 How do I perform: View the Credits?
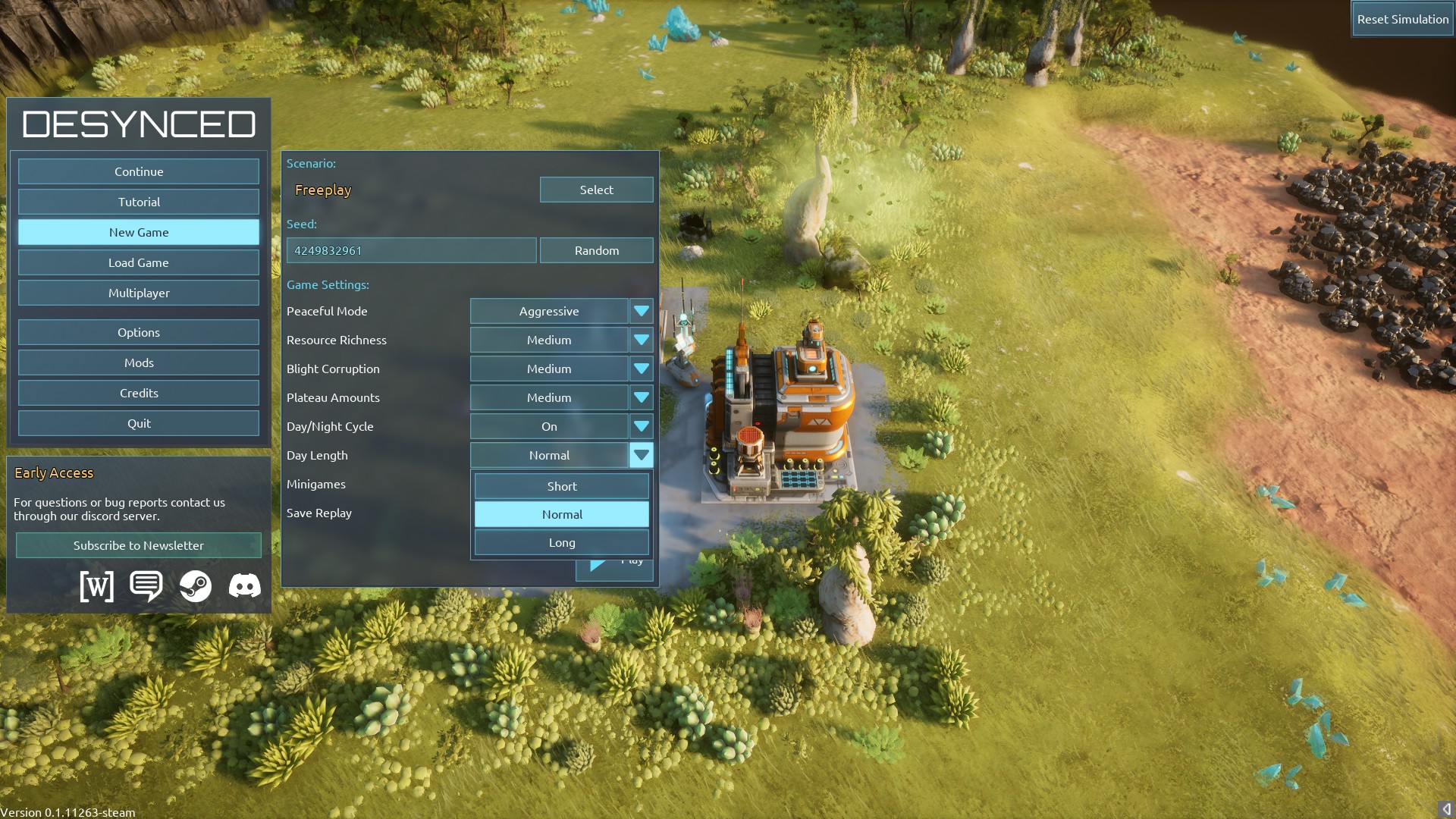[x=139, y=393]
